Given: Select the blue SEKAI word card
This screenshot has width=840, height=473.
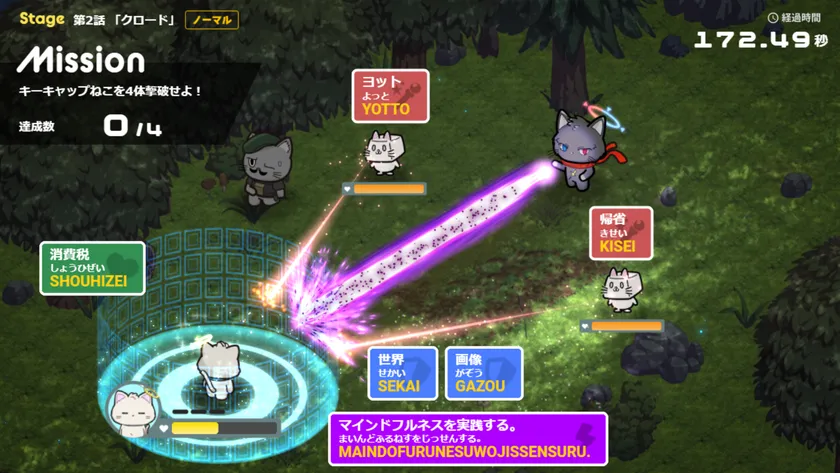Looking at the screenshot, I should [402, 373].
